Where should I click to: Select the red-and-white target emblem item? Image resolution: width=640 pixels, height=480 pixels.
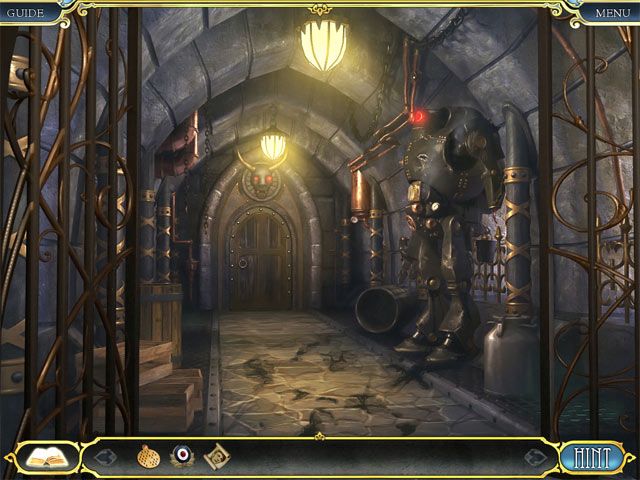181,457
